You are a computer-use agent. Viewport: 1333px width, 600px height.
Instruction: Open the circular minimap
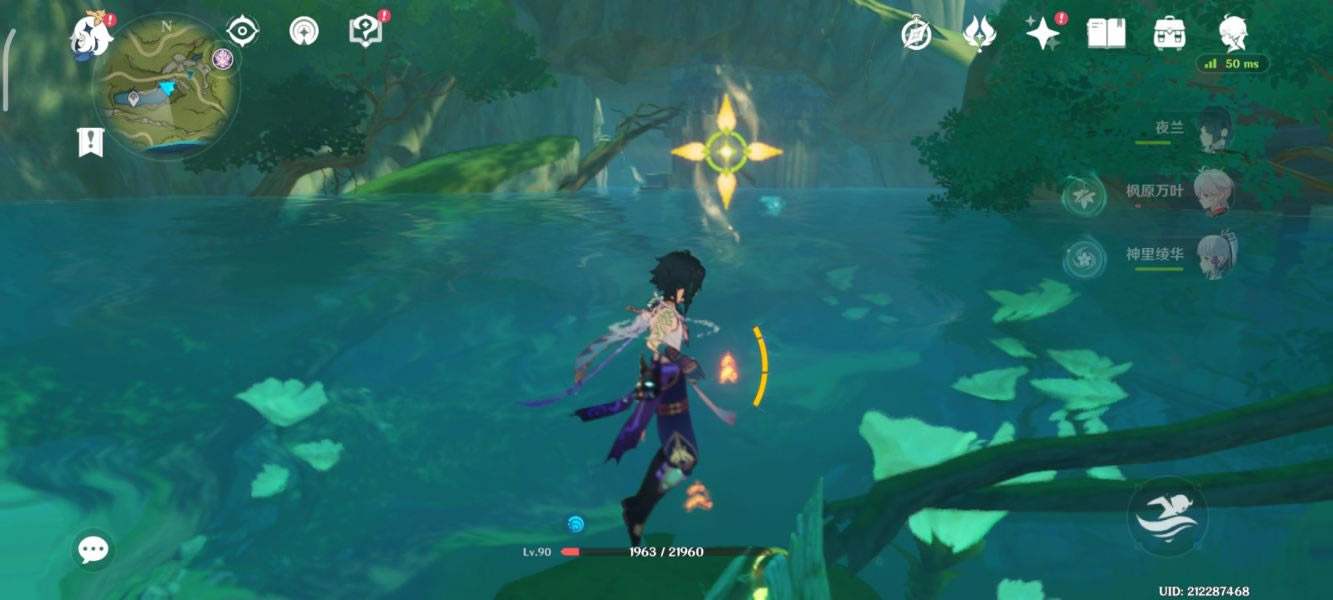pyautogui.click(x=166, y=85)
